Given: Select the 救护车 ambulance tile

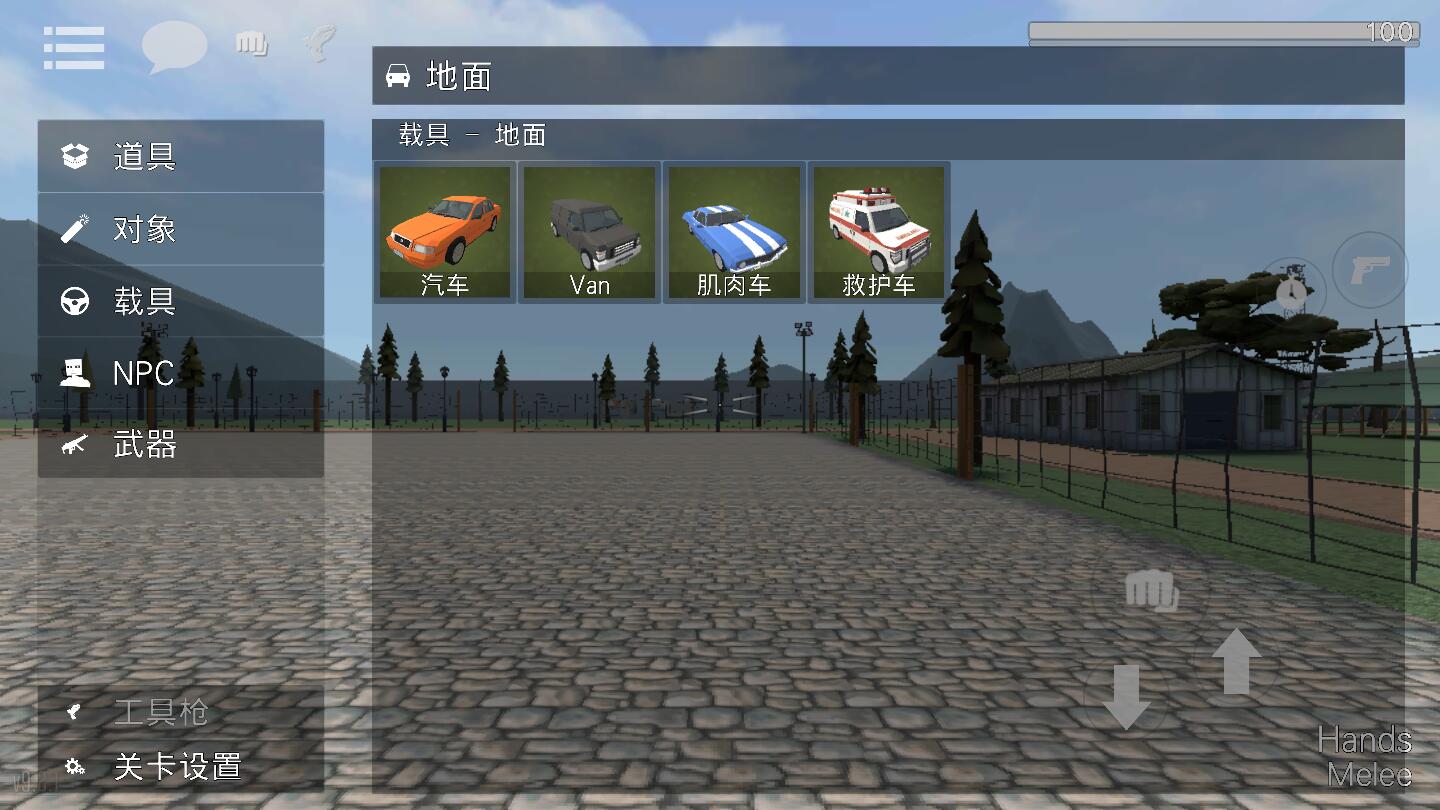Looking at the screenshot, I should point(879,232).
